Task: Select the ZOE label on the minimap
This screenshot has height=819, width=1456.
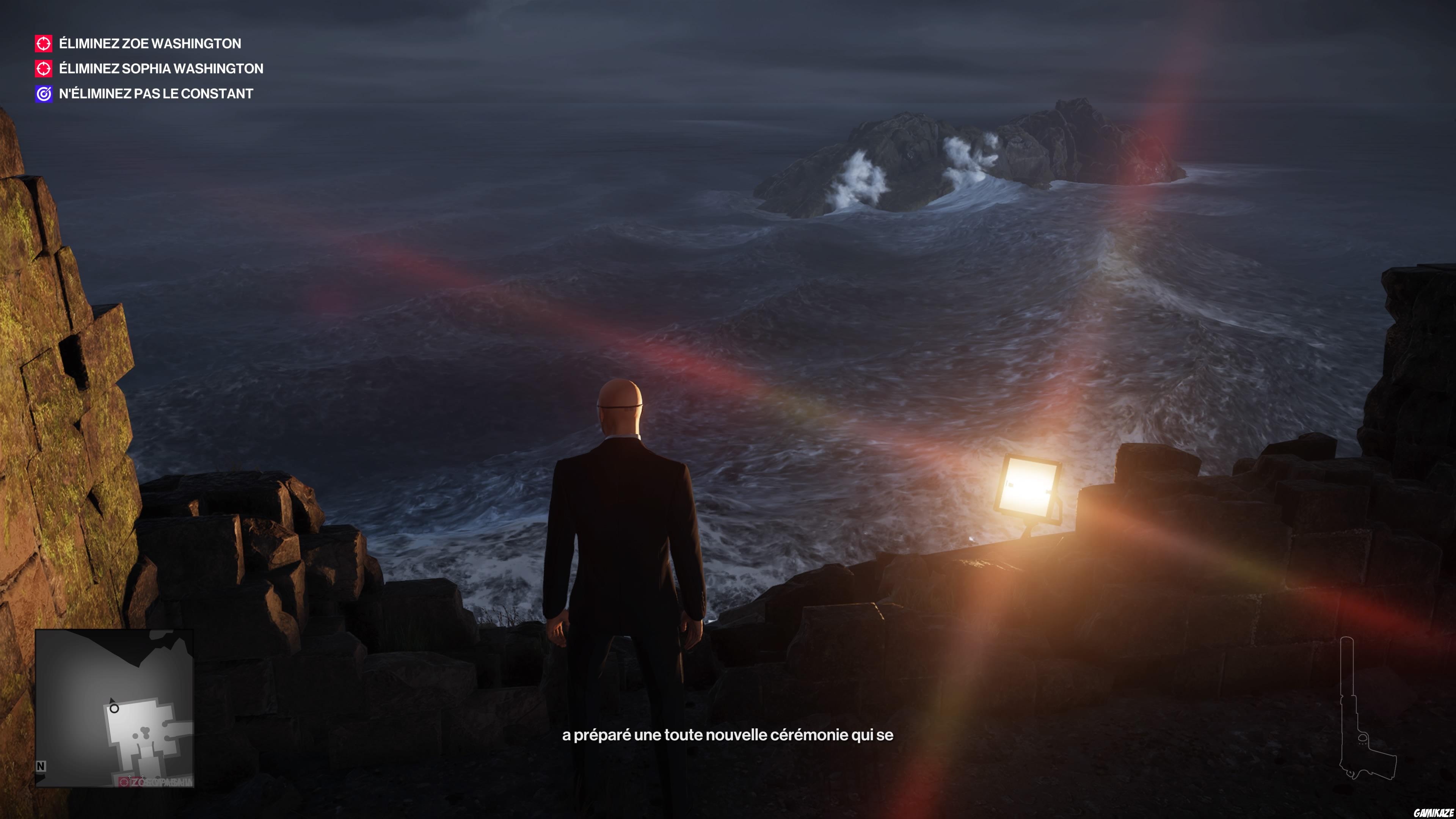Action: coord(137,782)
